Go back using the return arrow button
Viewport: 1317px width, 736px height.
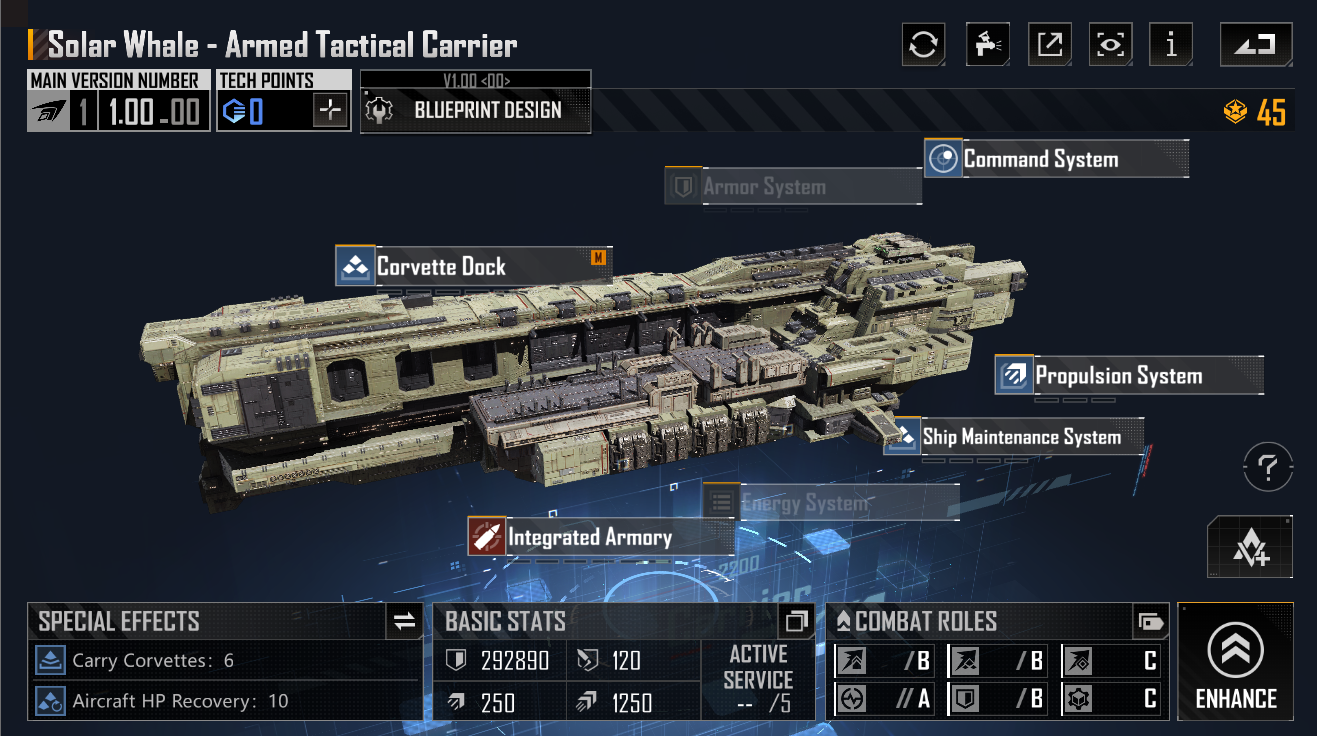[x=1255, y=45]
